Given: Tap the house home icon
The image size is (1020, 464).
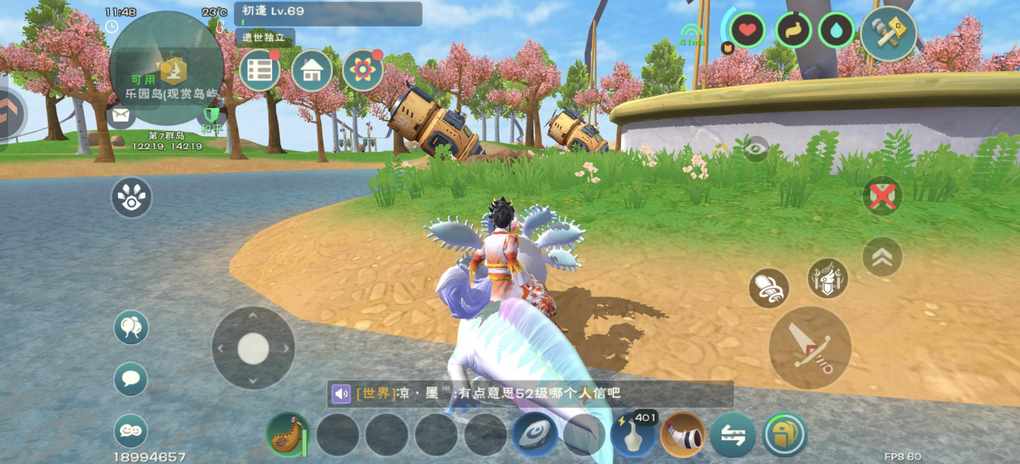Looking at the screenshot, I should (x=312, y=70).
